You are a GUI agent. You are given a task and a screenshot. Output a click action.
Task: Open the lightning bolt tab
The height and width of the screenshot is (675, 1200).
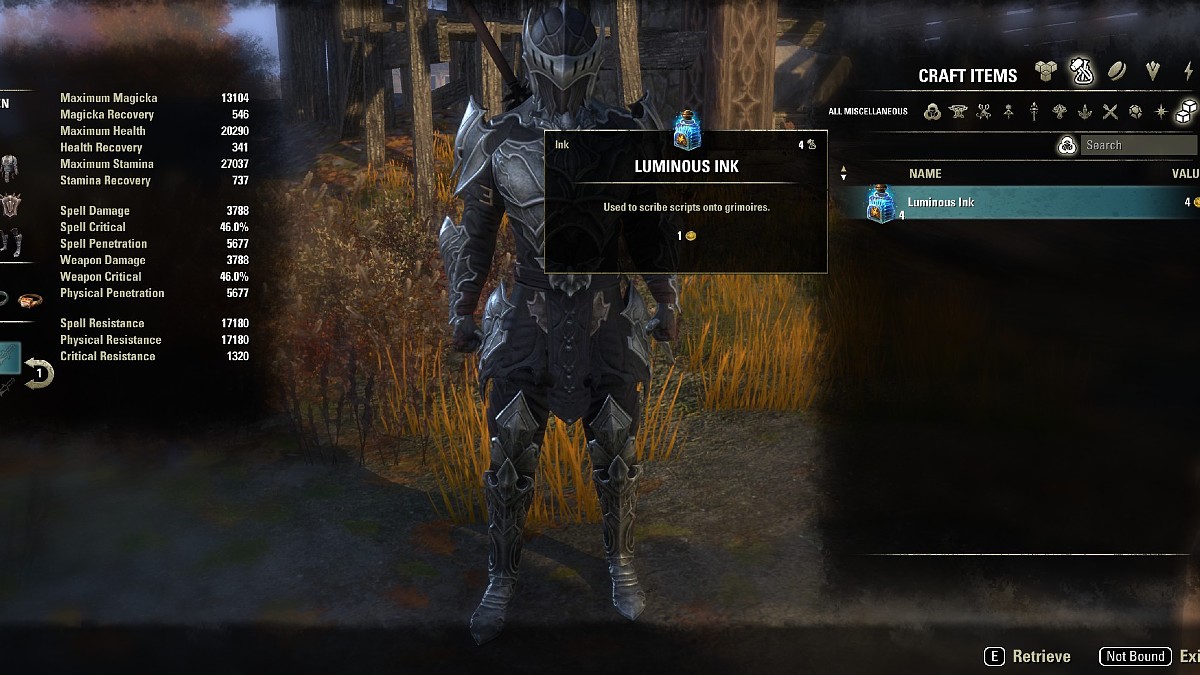click(1188, 72)
